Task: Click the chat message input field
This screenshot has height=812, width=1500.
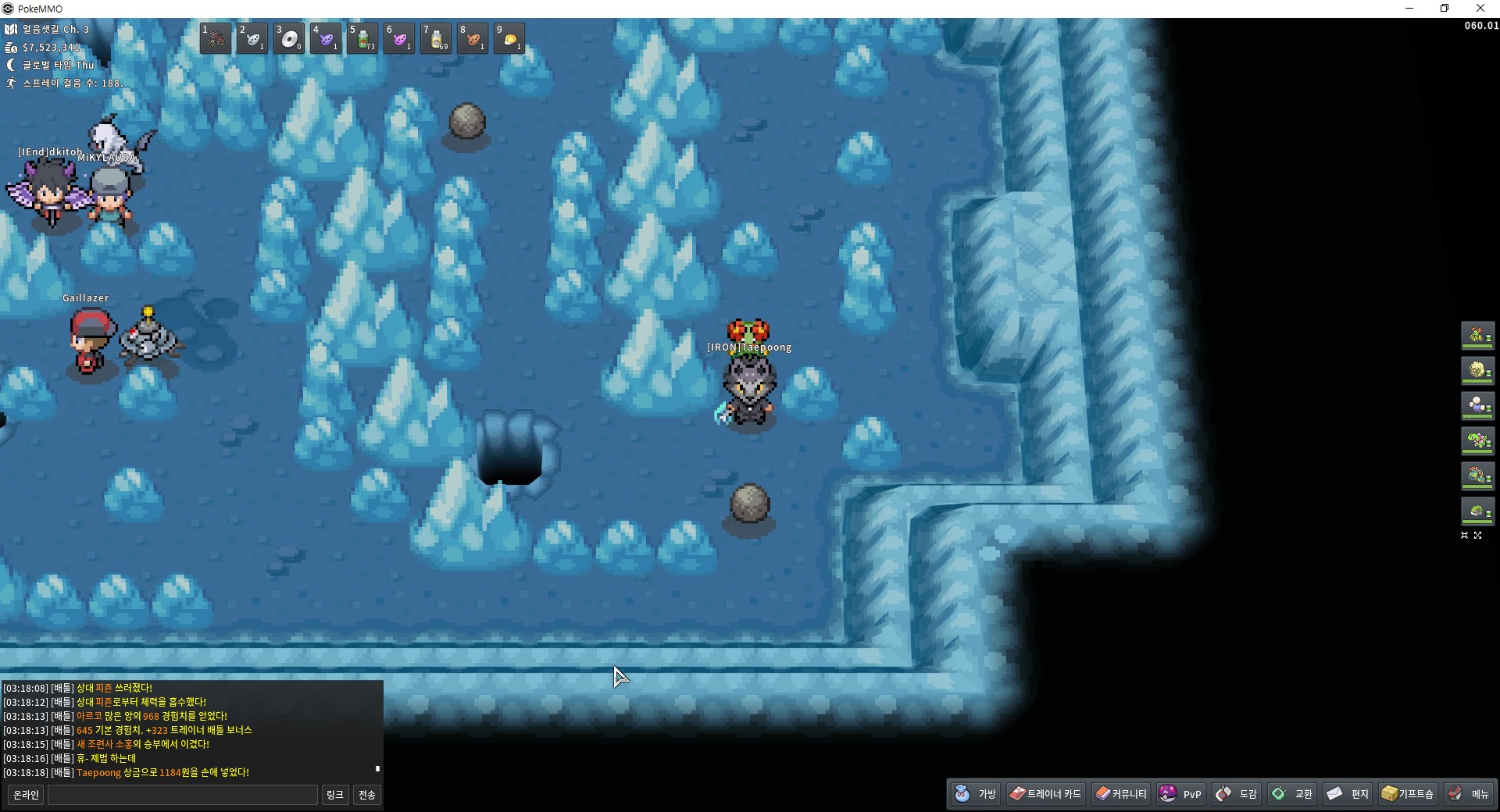Action: point(183,795)
